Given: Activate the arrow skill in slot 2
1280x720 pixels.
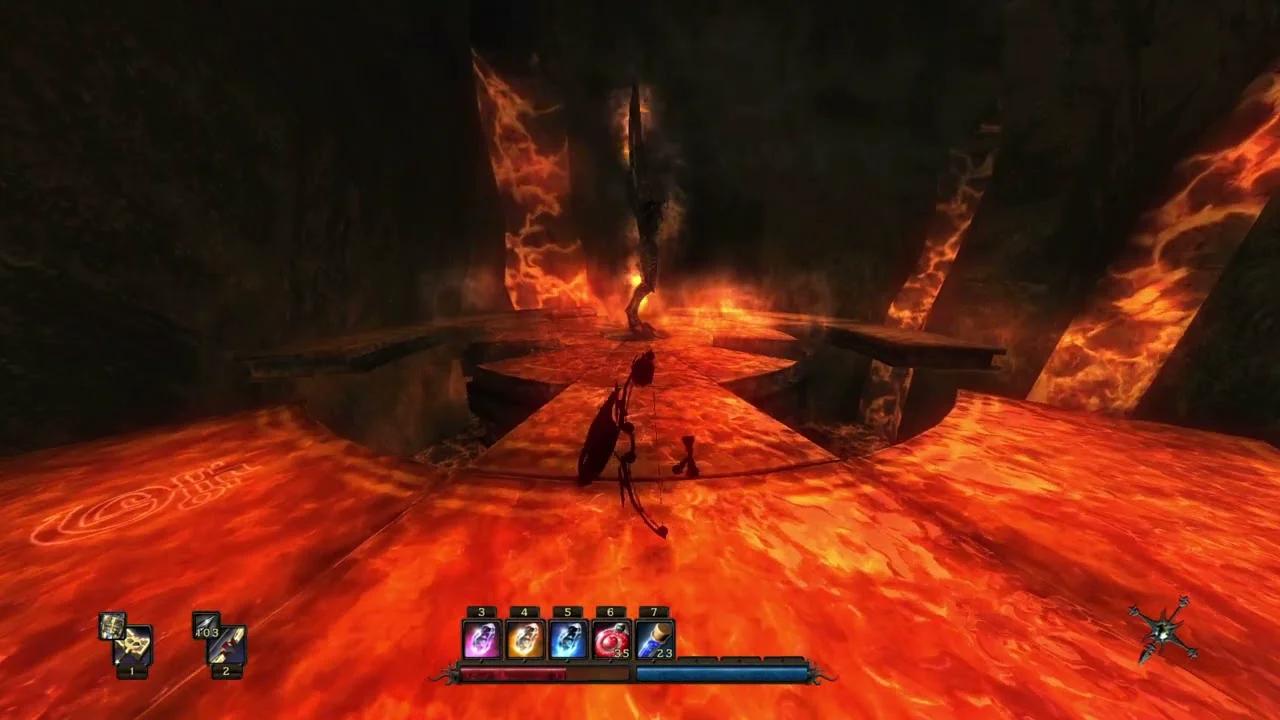Looking at the screenshot, I should coord(227,643).
